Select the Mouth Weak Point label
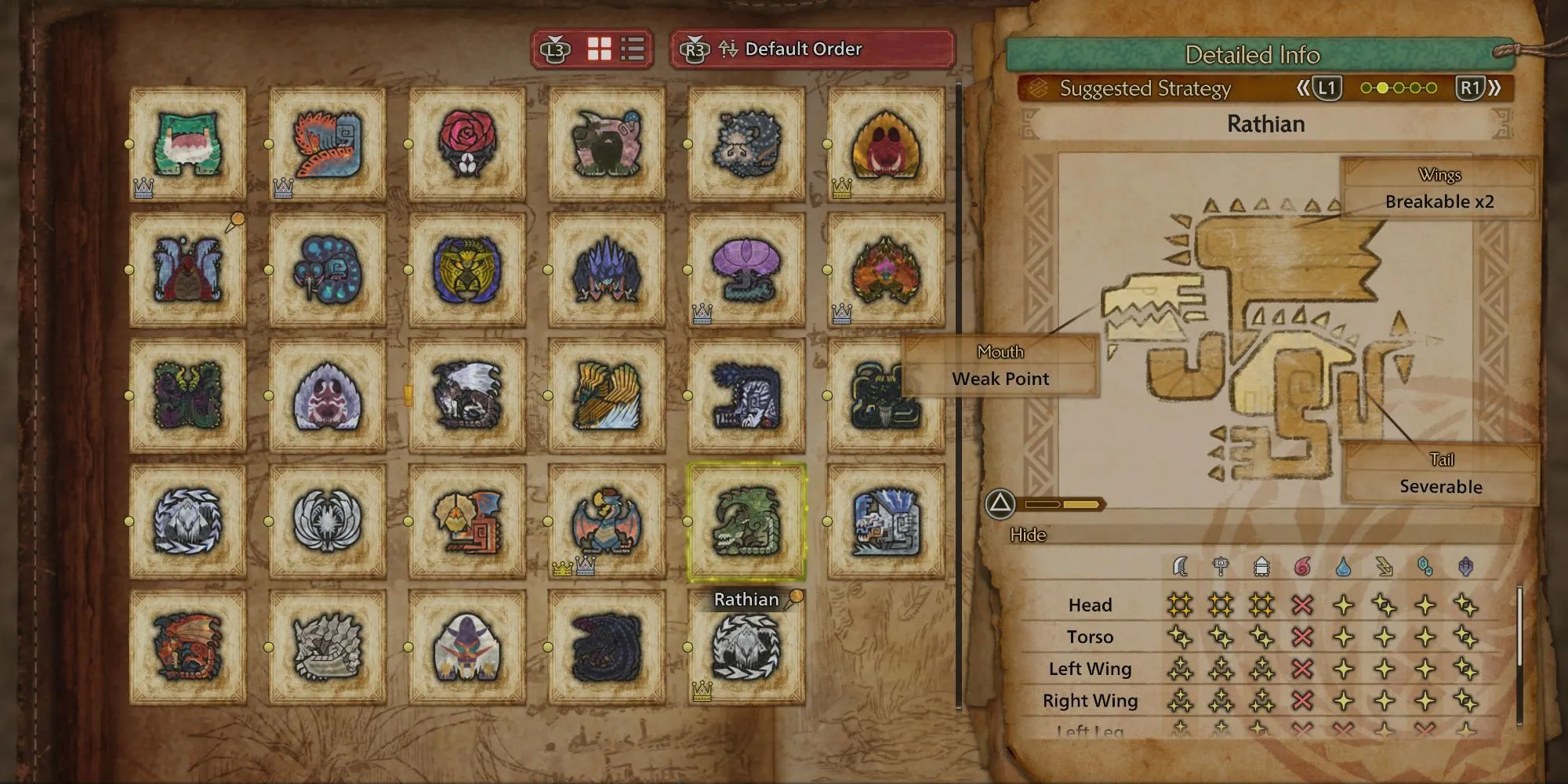 1000,366
